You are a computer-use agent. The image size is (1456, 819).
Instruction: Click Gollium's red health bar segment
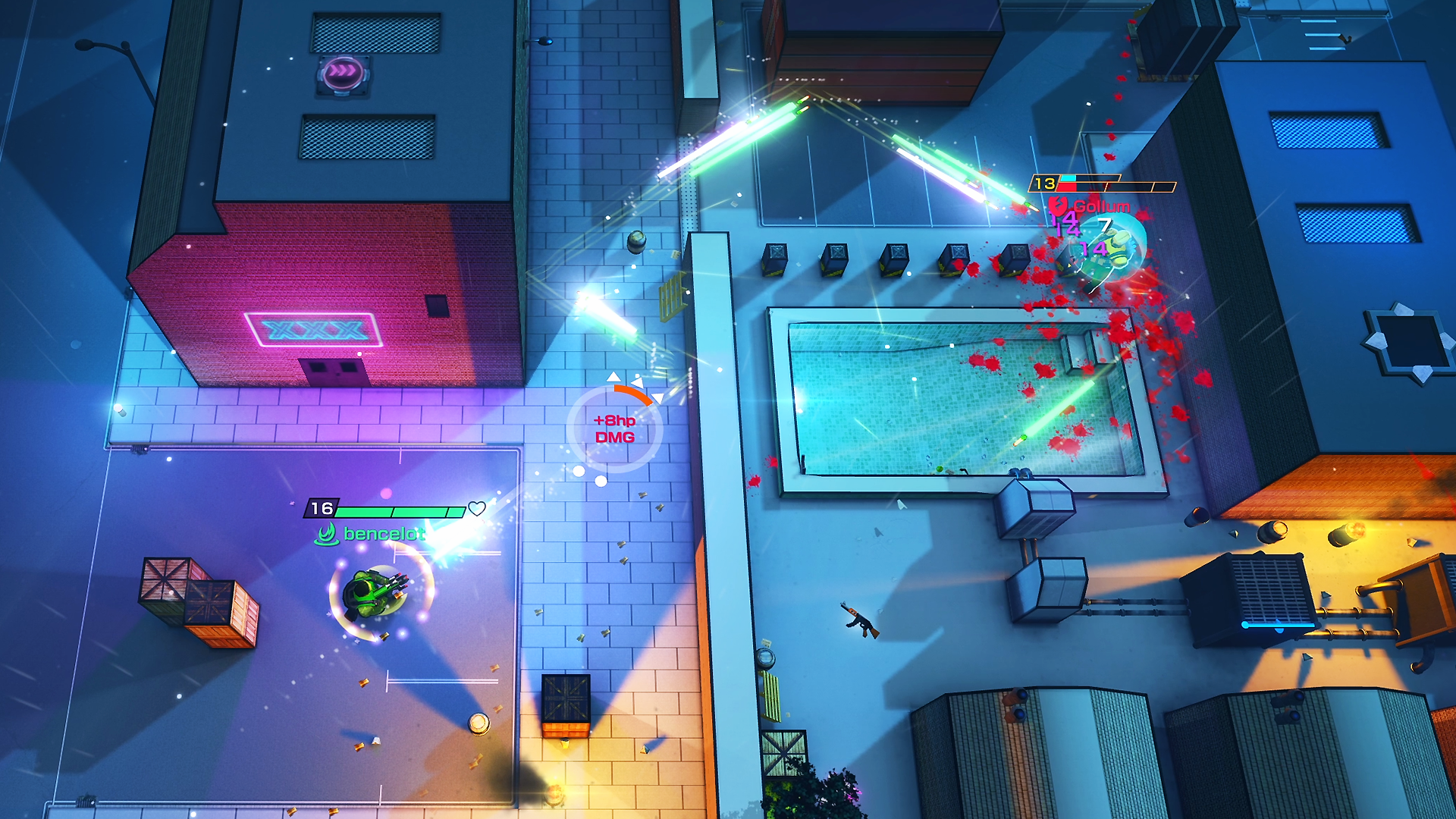coord(1067,186)
